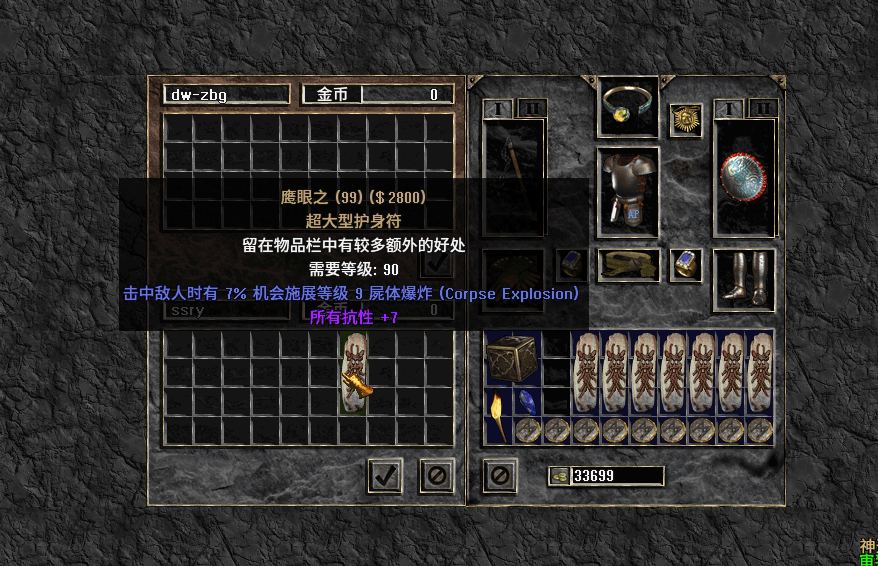Accept the trade with the checkmark button
This screenshot has width=878, height=566.
pos(384,476)
